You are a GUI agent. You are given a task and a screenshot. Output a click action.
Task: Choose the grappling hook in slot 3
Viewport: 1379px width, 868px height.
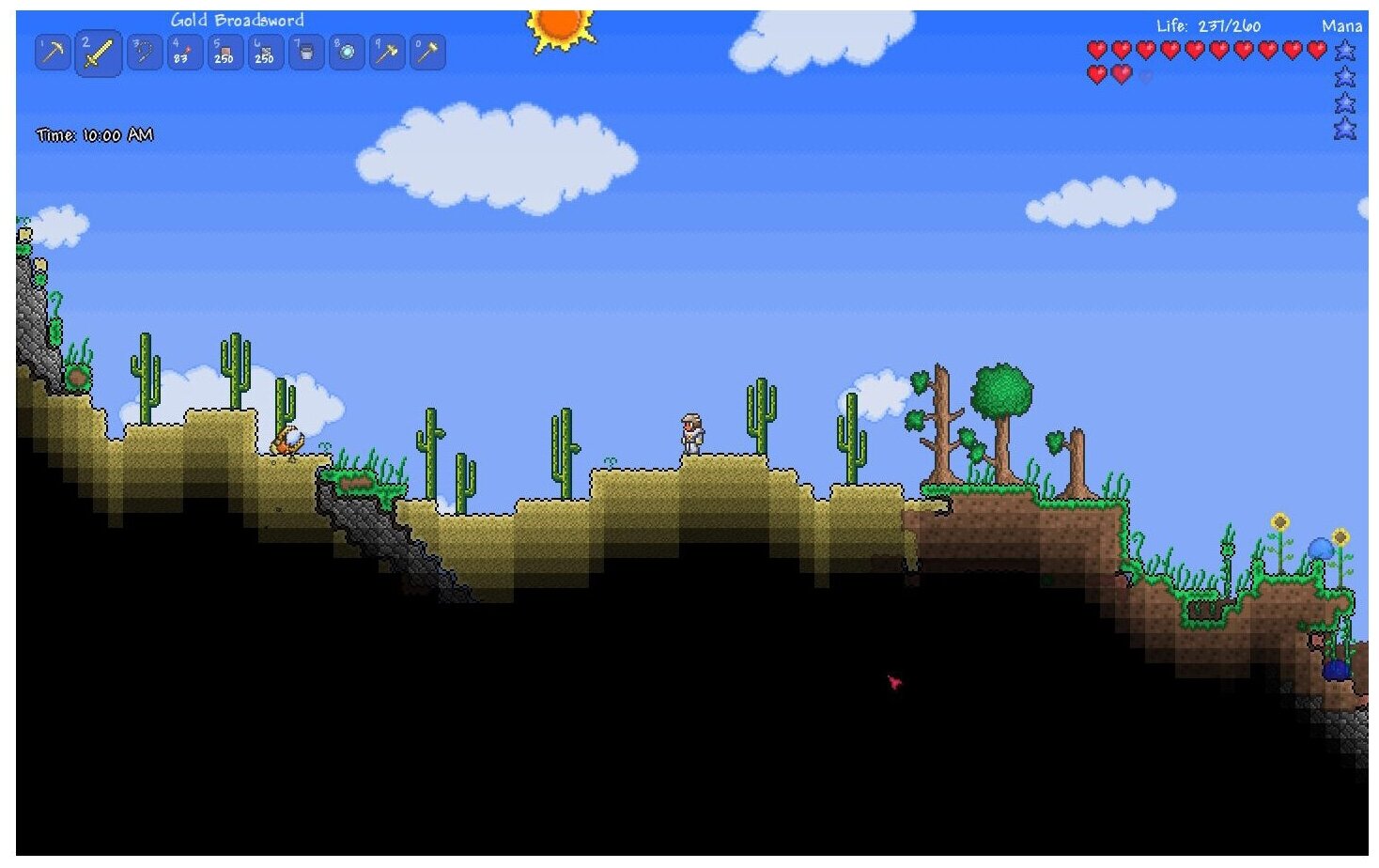coord(144,53)
